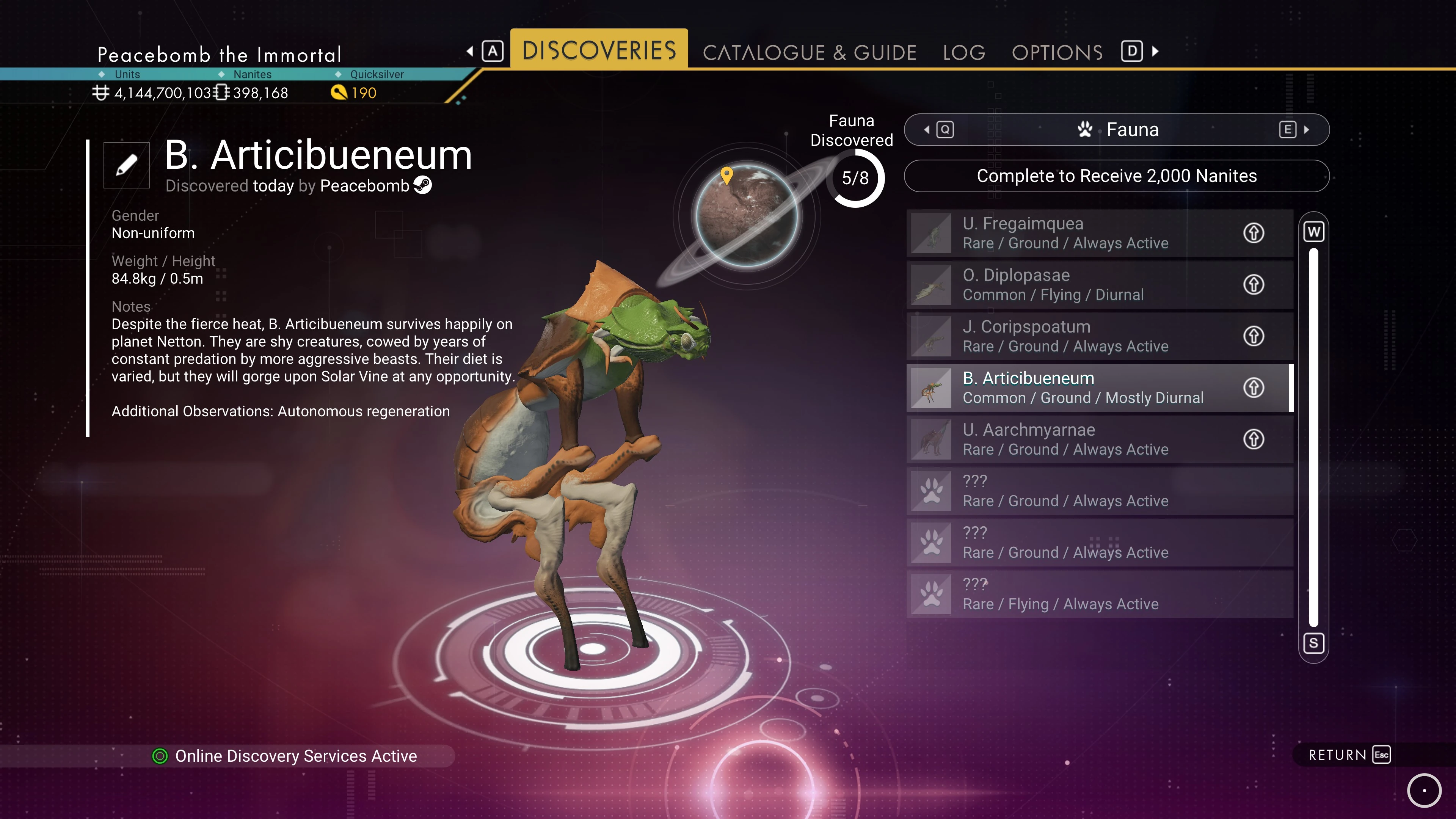Open the Log tab
The height and width of the screenshot is (819, 1456).
pyautogui.click(x=964, y=53)
